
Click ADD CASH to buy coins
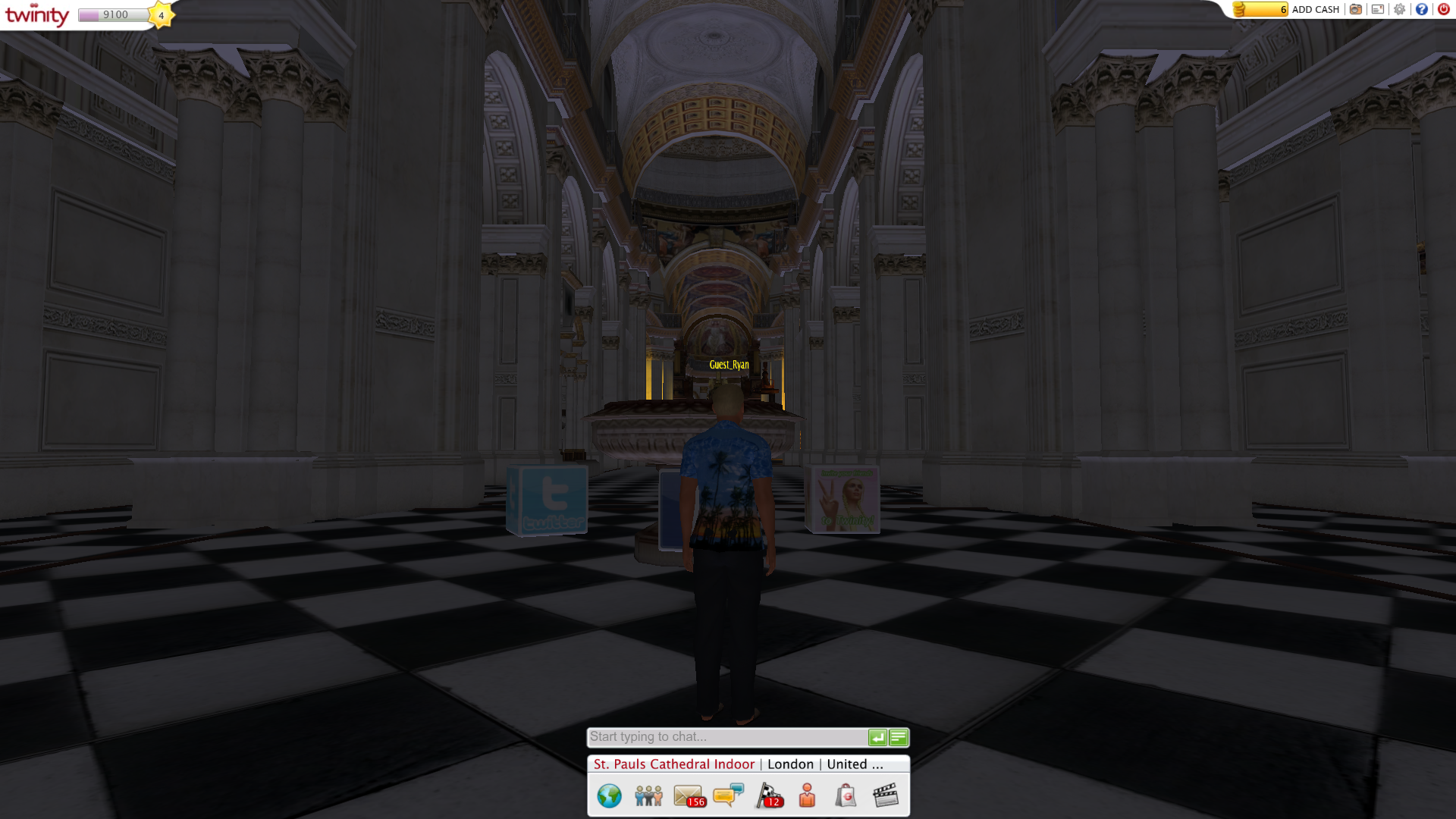[1314, 9]
